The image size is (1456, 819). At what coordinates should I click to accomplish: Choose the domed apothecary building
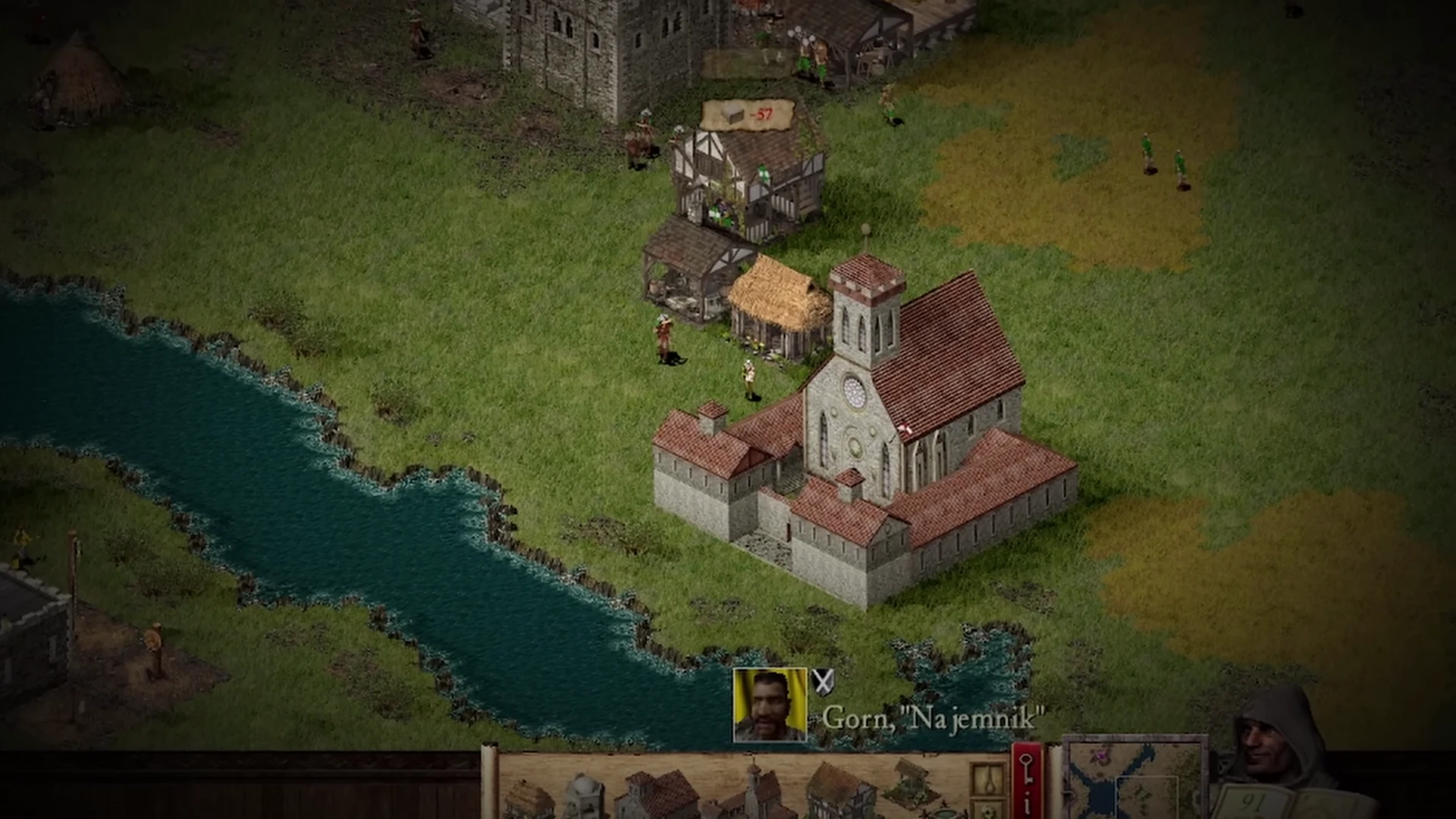582,796
